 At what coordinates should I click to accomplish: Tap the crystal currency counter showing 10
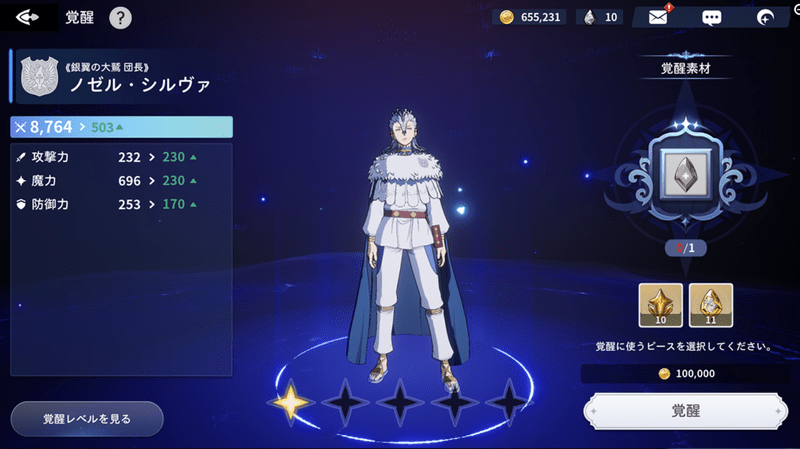click(x=601, y=17)
